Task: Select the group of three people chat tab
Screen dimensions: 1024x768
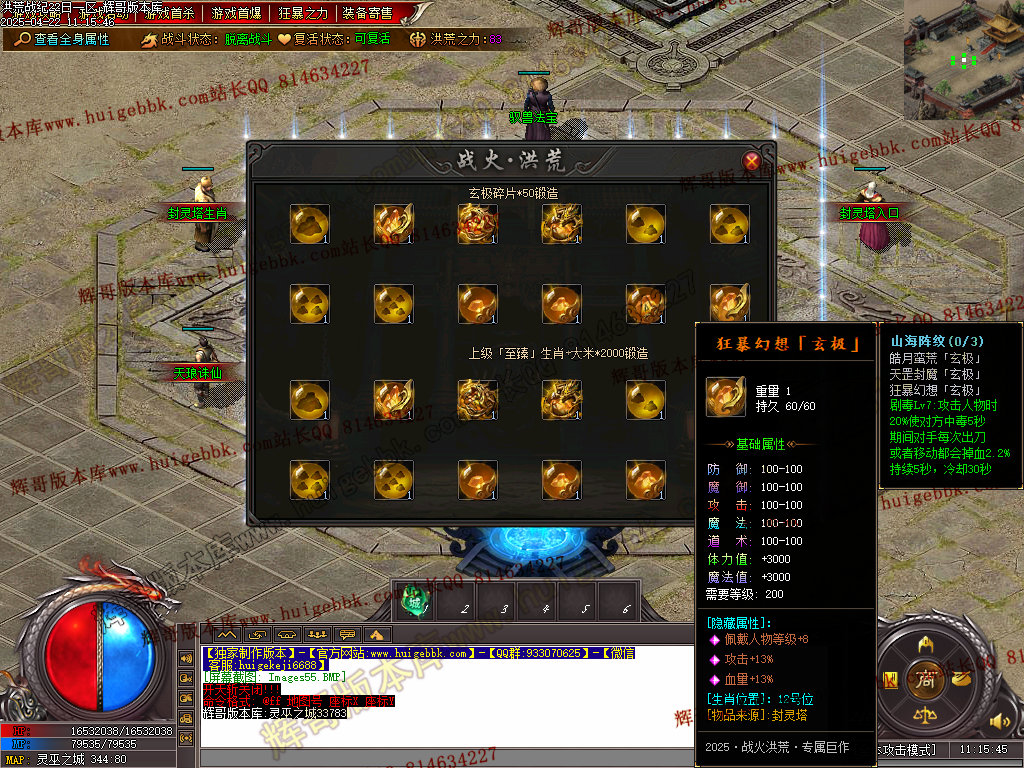Action: (317, 634)
